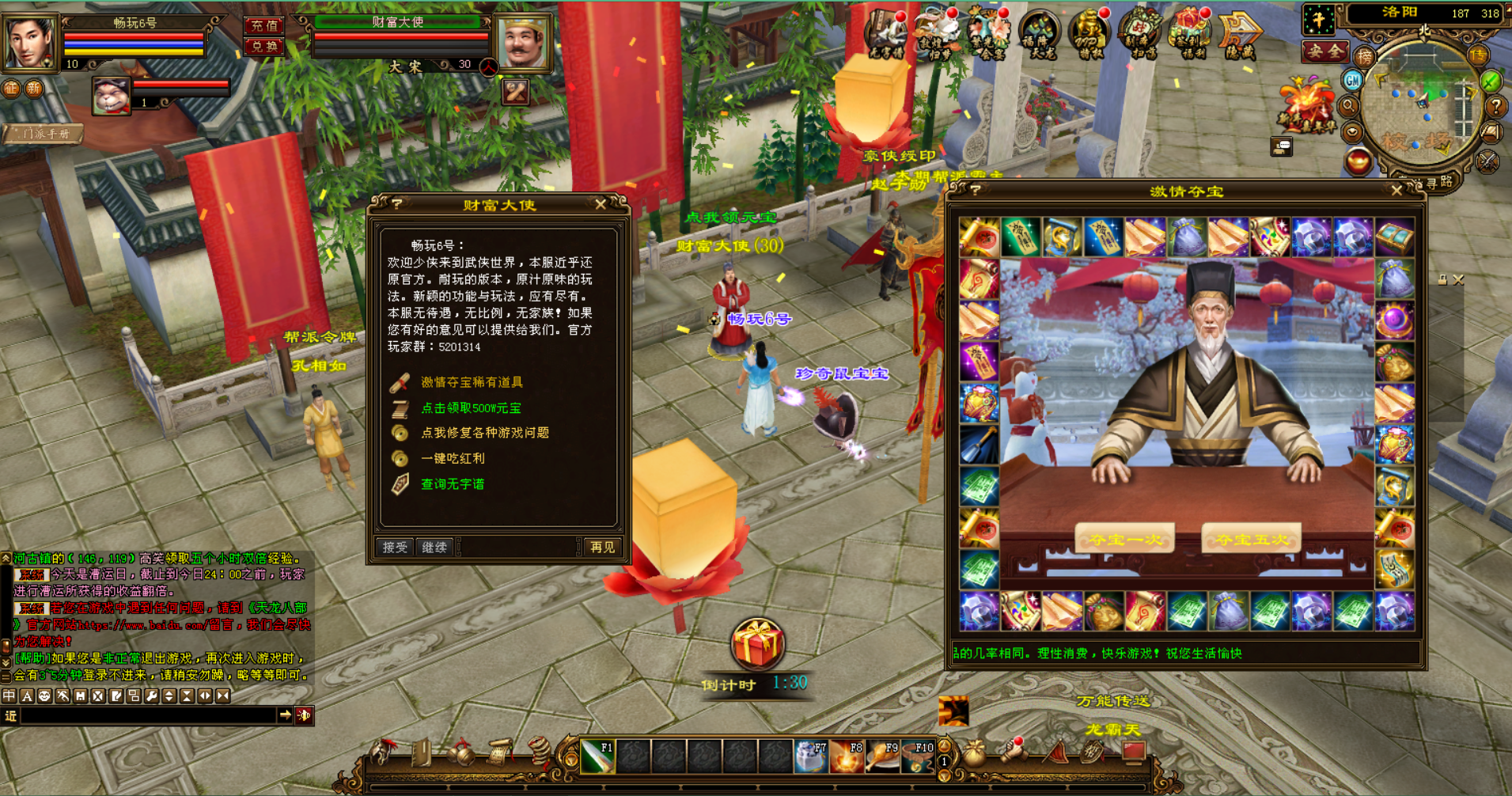Open the 安全 security button
The image size is (1512, 796).
pyautogui.click(x=1324, y=52)
